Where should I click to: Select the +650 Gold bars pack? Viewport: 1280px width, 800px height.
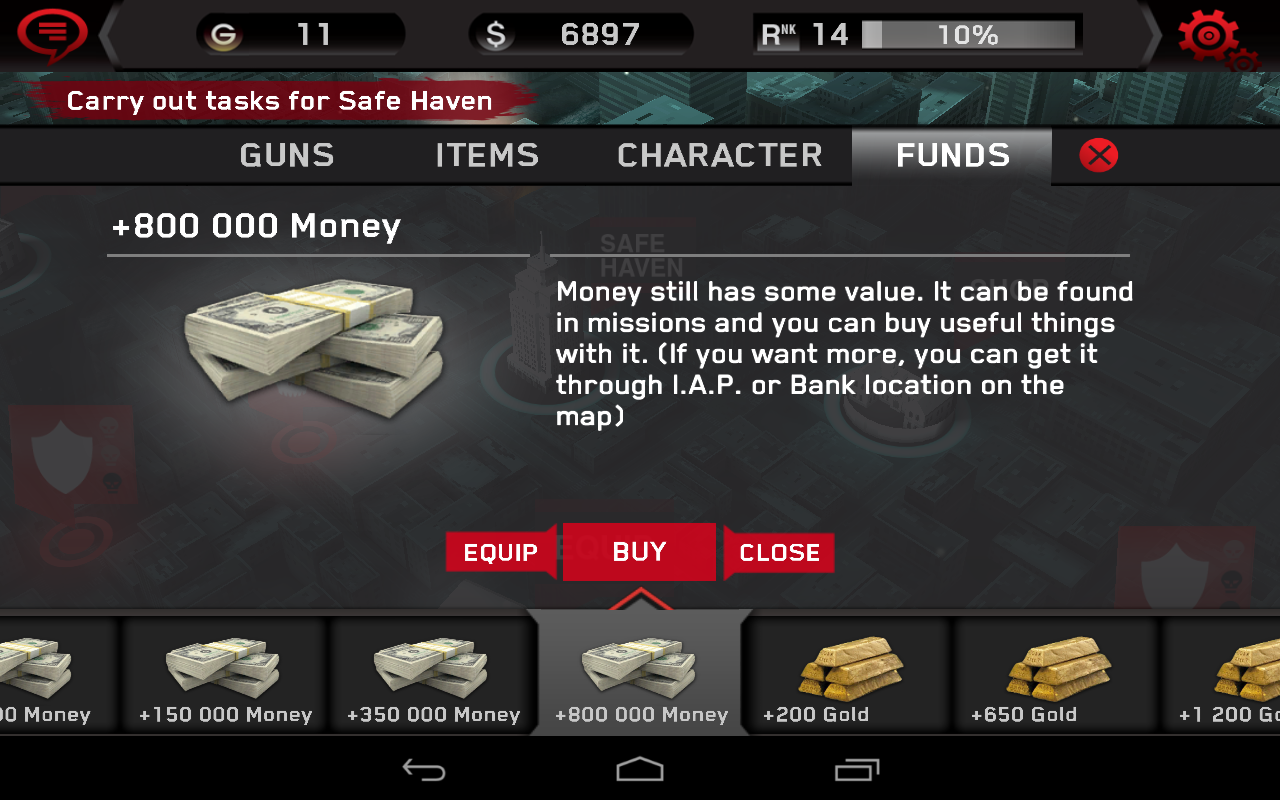[x=1055, y=672]
